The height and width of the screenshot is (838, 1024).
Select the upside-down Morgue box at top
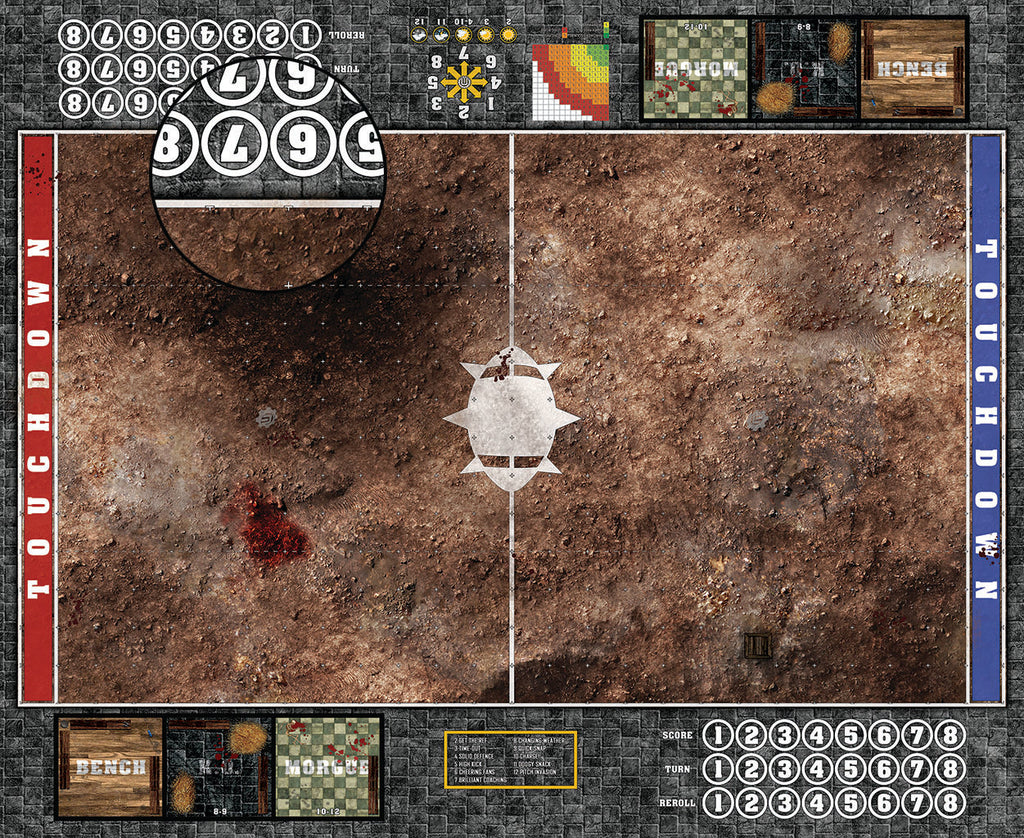click(x=695, y=69)
